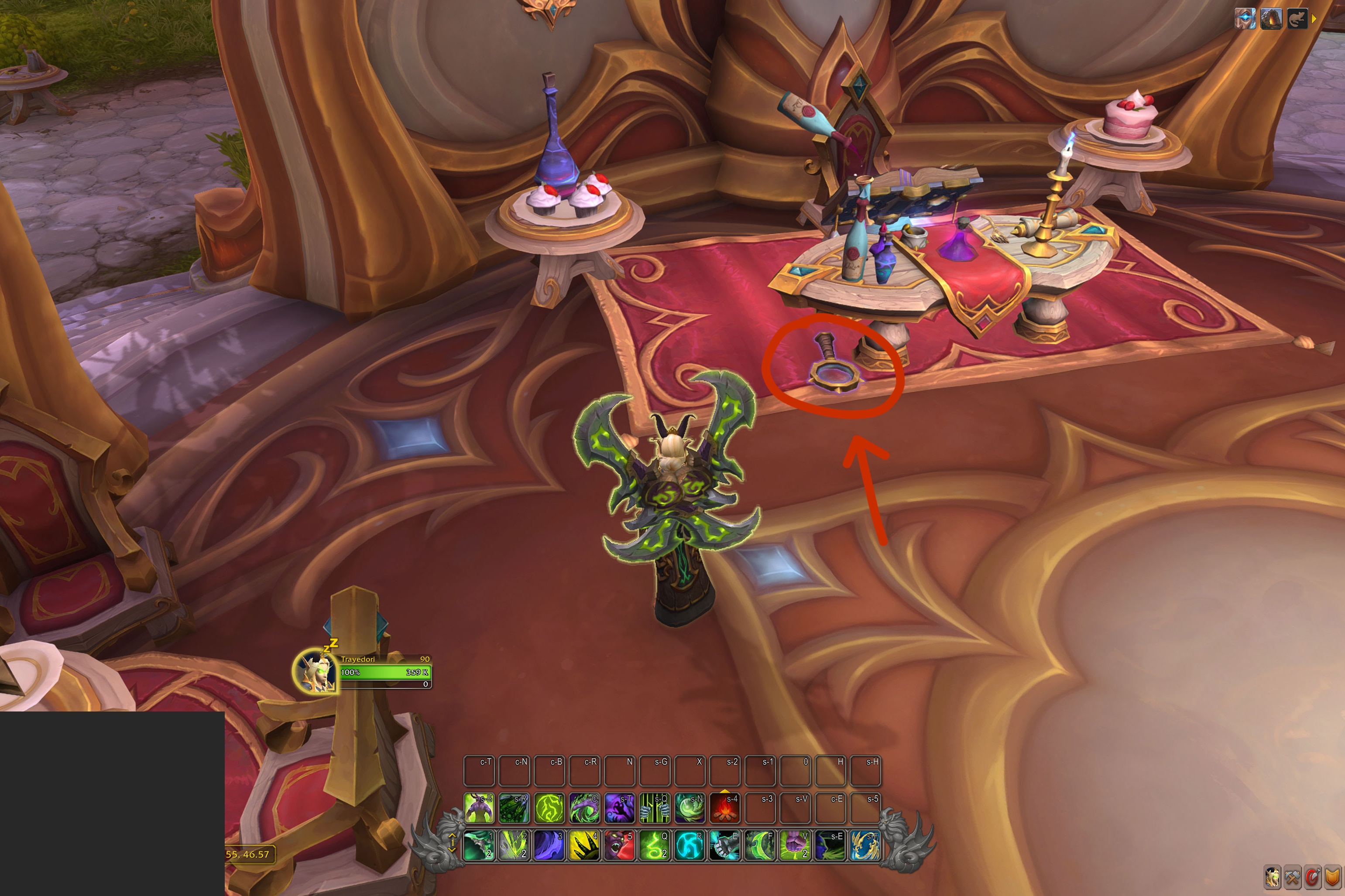Click the glowing blue eye buff icon

click(x=1245, y=19)
